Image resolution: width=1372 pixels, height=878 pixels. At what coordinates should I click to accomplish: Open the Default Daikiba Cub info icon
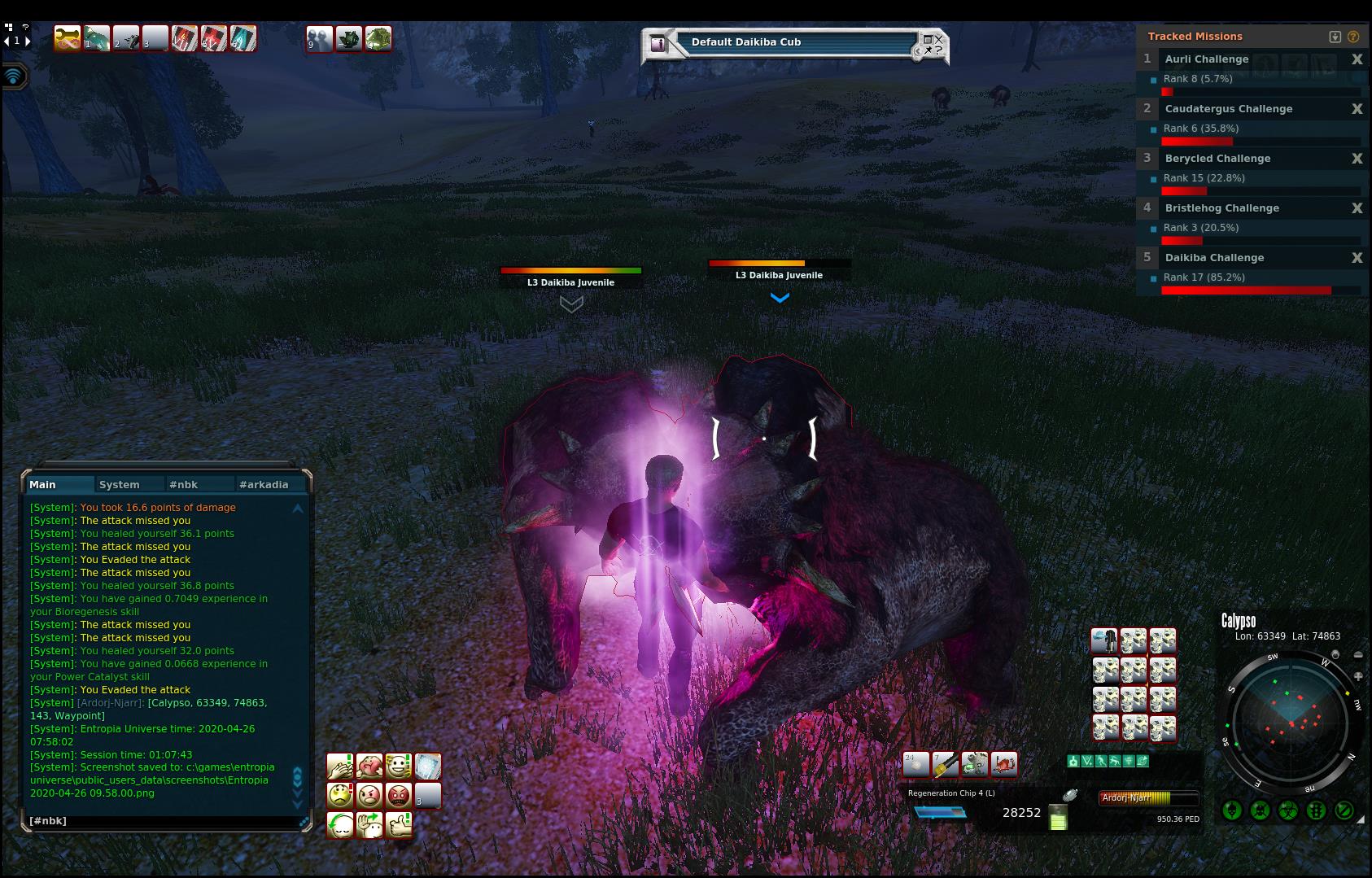pyautogui.click(x=658, y=44)
